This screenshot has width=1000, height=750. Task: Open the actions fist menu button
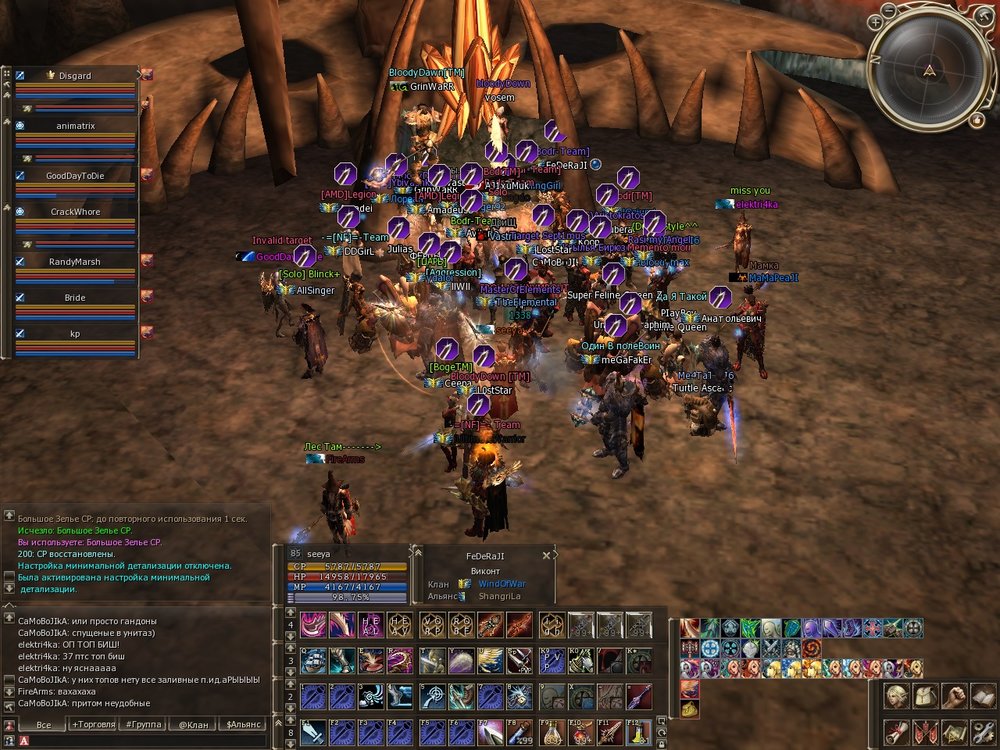(955, 695)
